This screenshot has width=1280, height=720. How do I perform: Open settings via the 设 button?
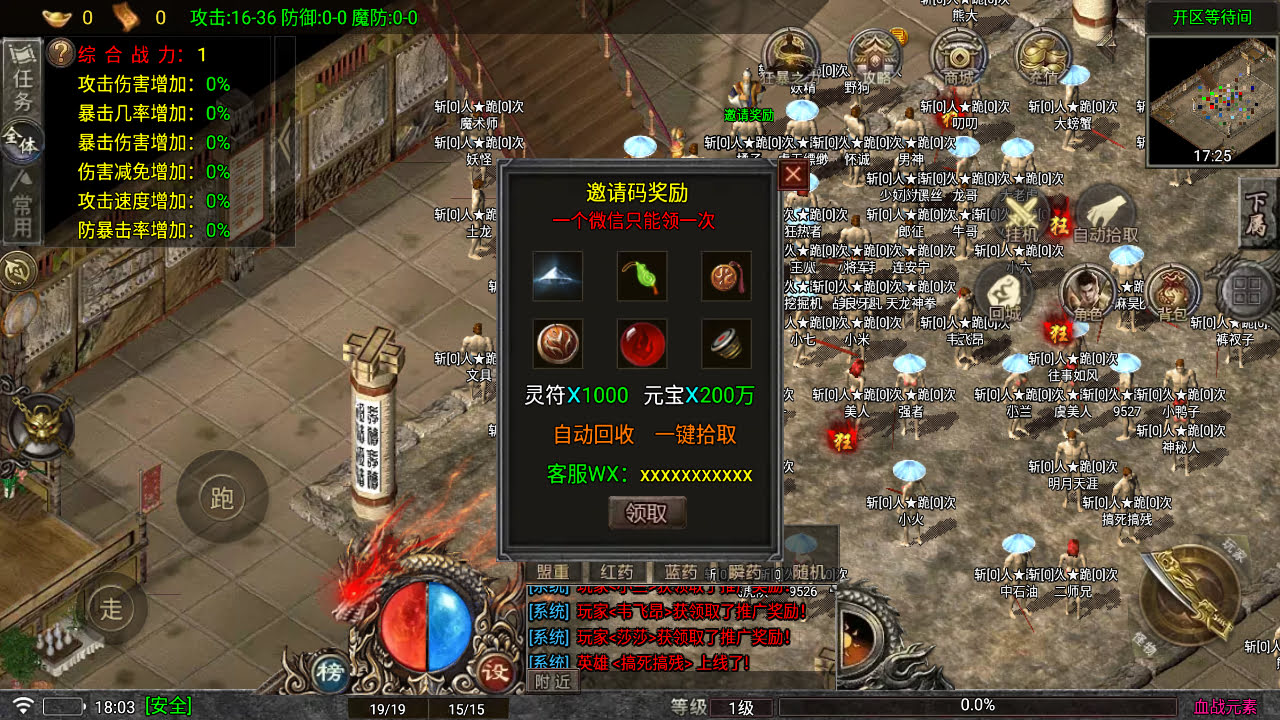tap(495, 670)
